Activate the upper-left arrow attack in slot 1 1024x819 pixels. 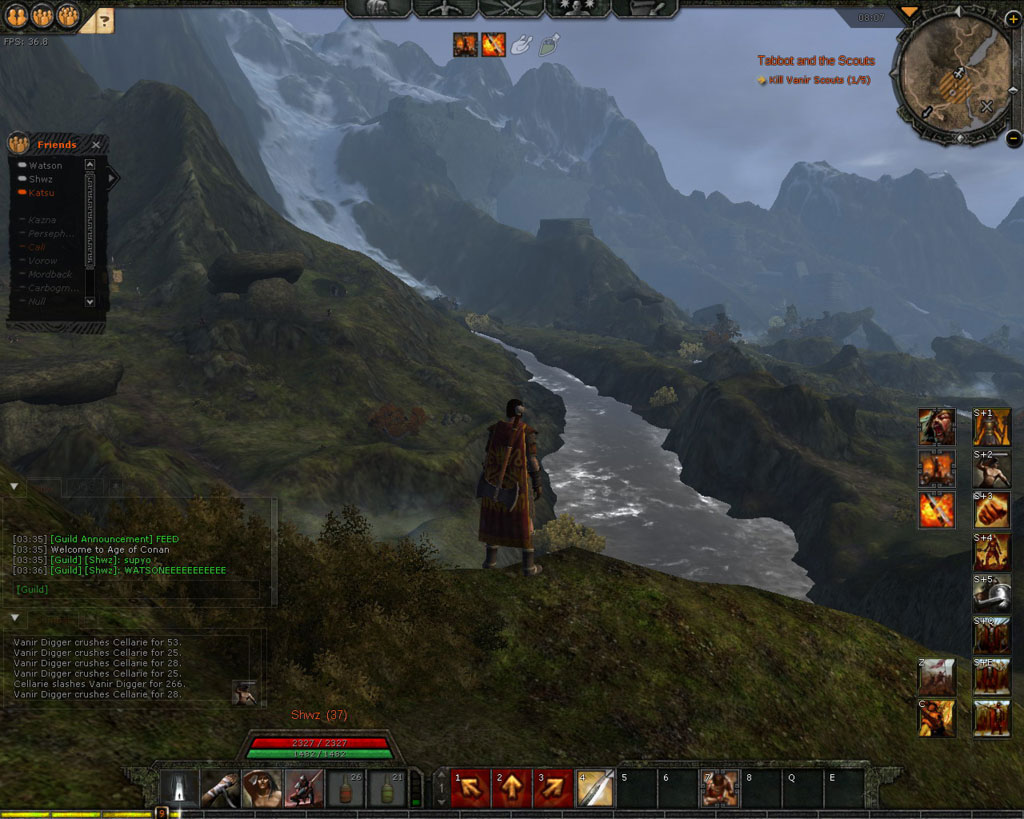coord(470,788)
